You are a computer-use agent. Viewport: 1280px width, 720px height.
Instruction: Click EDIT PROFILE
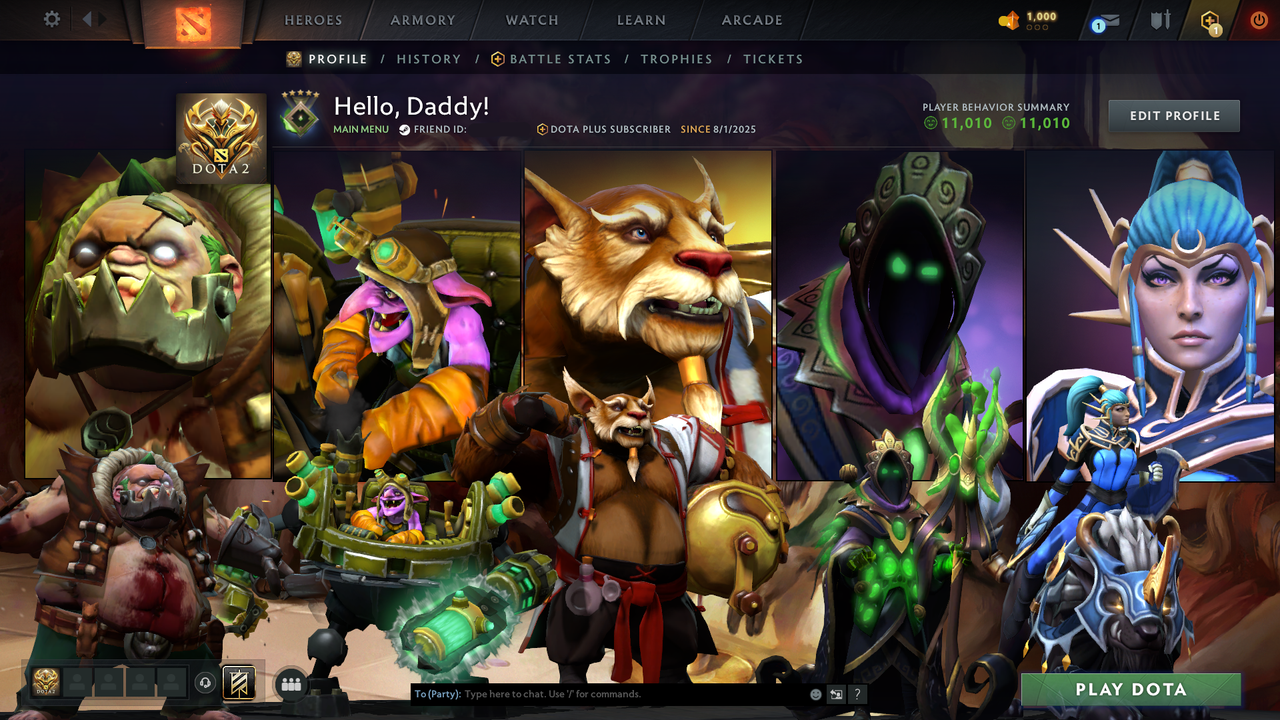(x=1173, y=115)
